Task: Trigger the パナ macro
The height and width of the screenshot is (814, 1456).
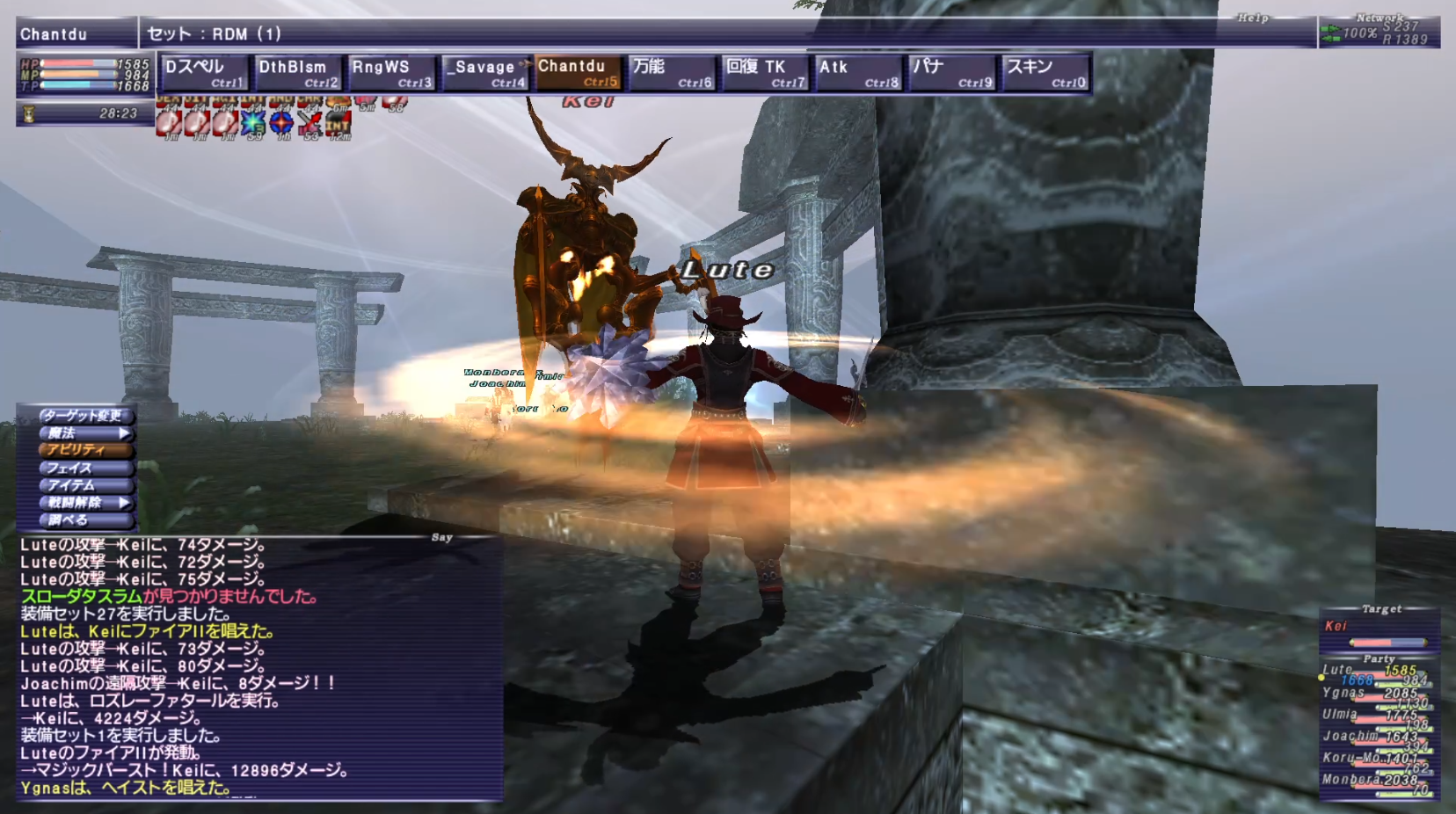Action: pos(951,73)
